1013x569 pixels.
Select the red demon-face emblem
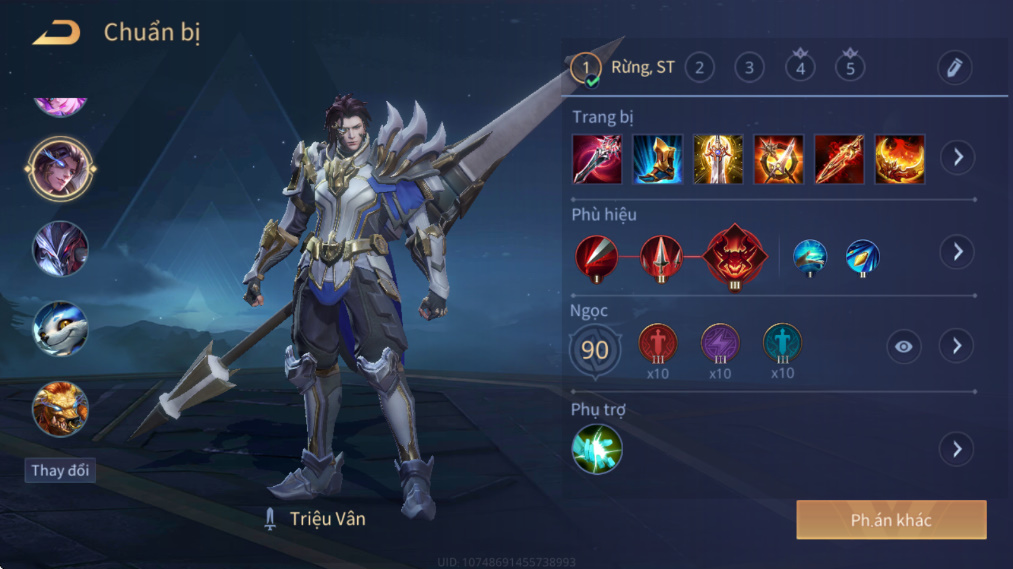735,255
